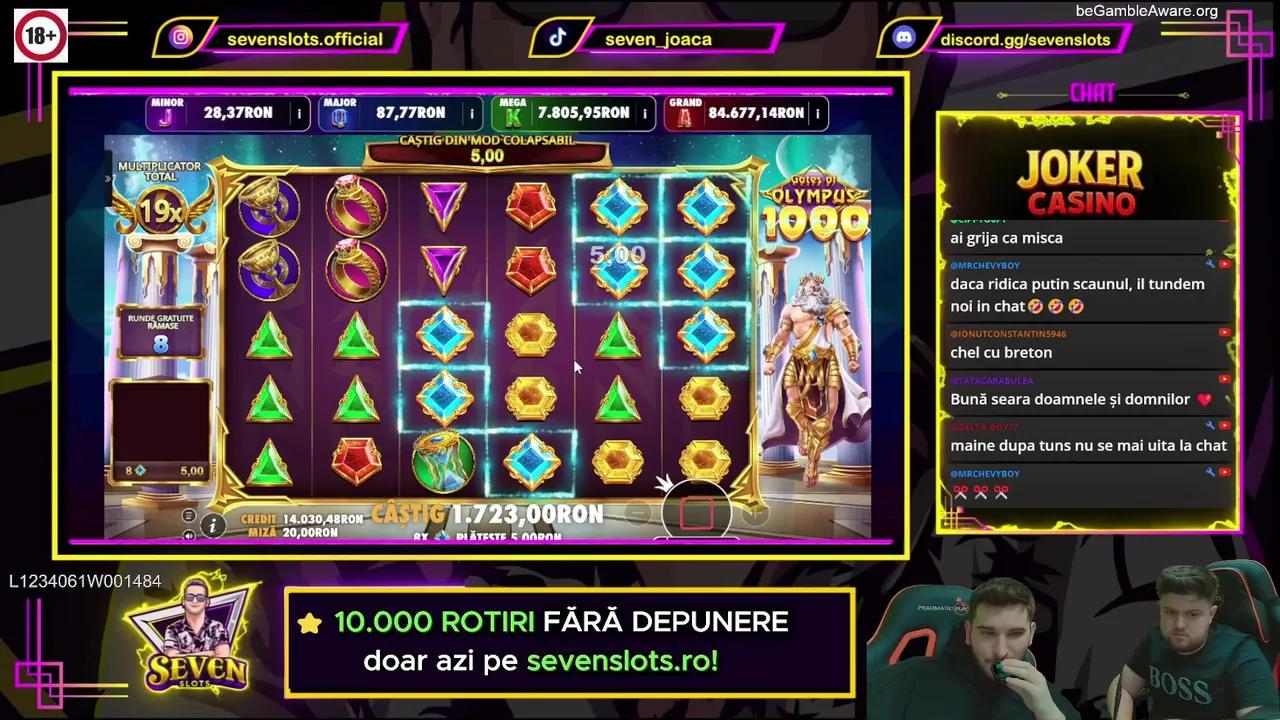
Task: Select the CHAT header tab
Action: 1092,92
